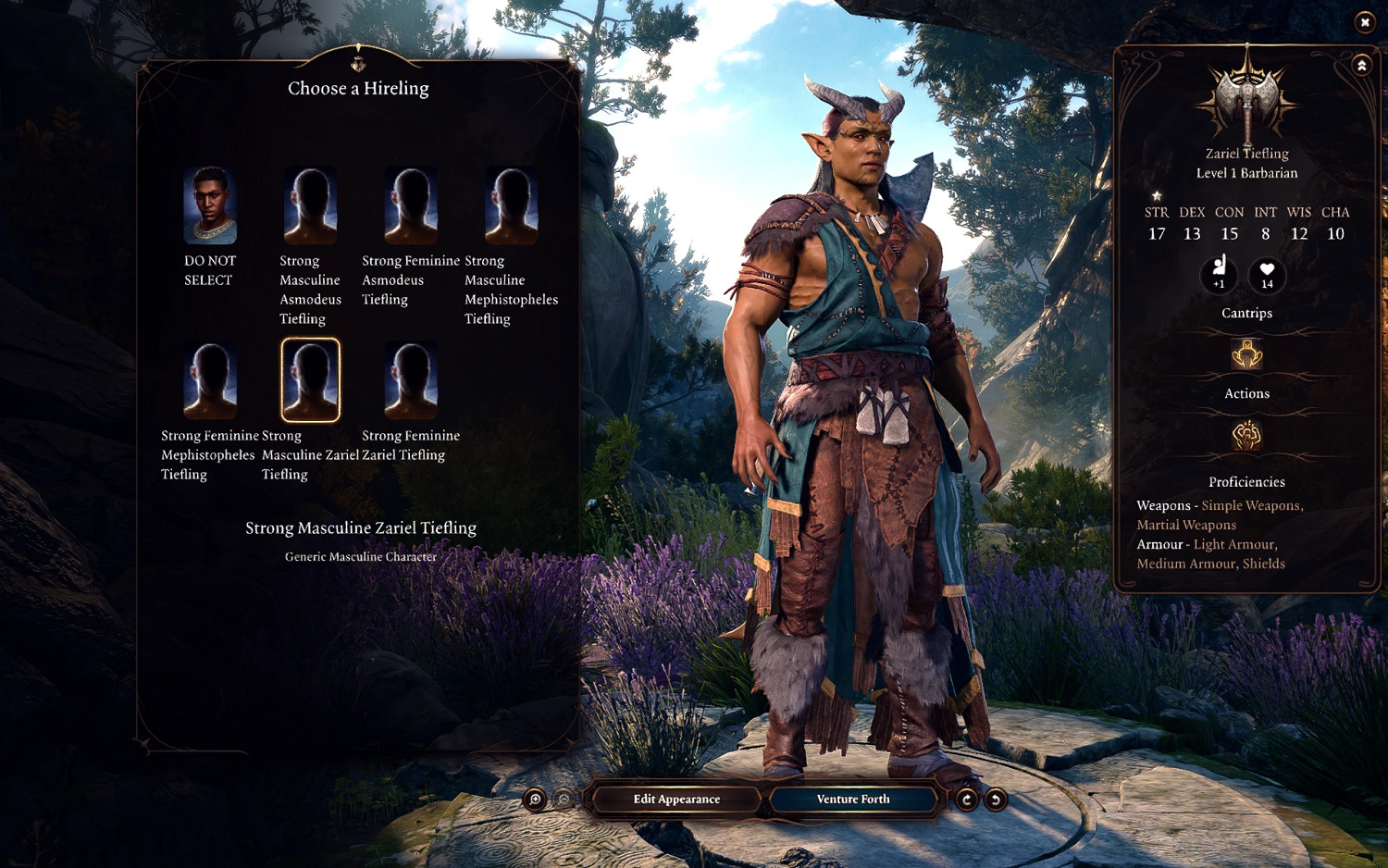Rotate the character model clockwise
The image size is (1388, 868).
pos(966,800)
